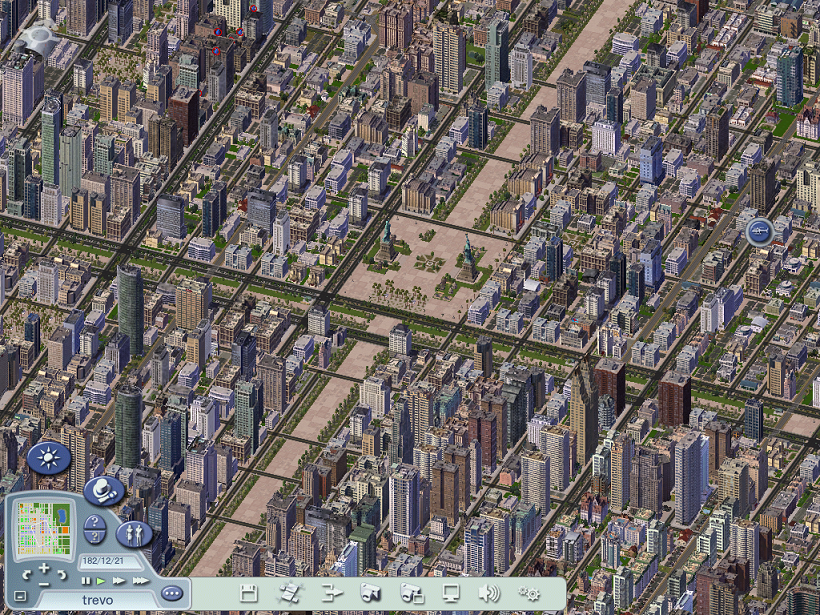Zoom out with the minus button
This screenshot has height=615, width=820.
[x=44, y=582]
